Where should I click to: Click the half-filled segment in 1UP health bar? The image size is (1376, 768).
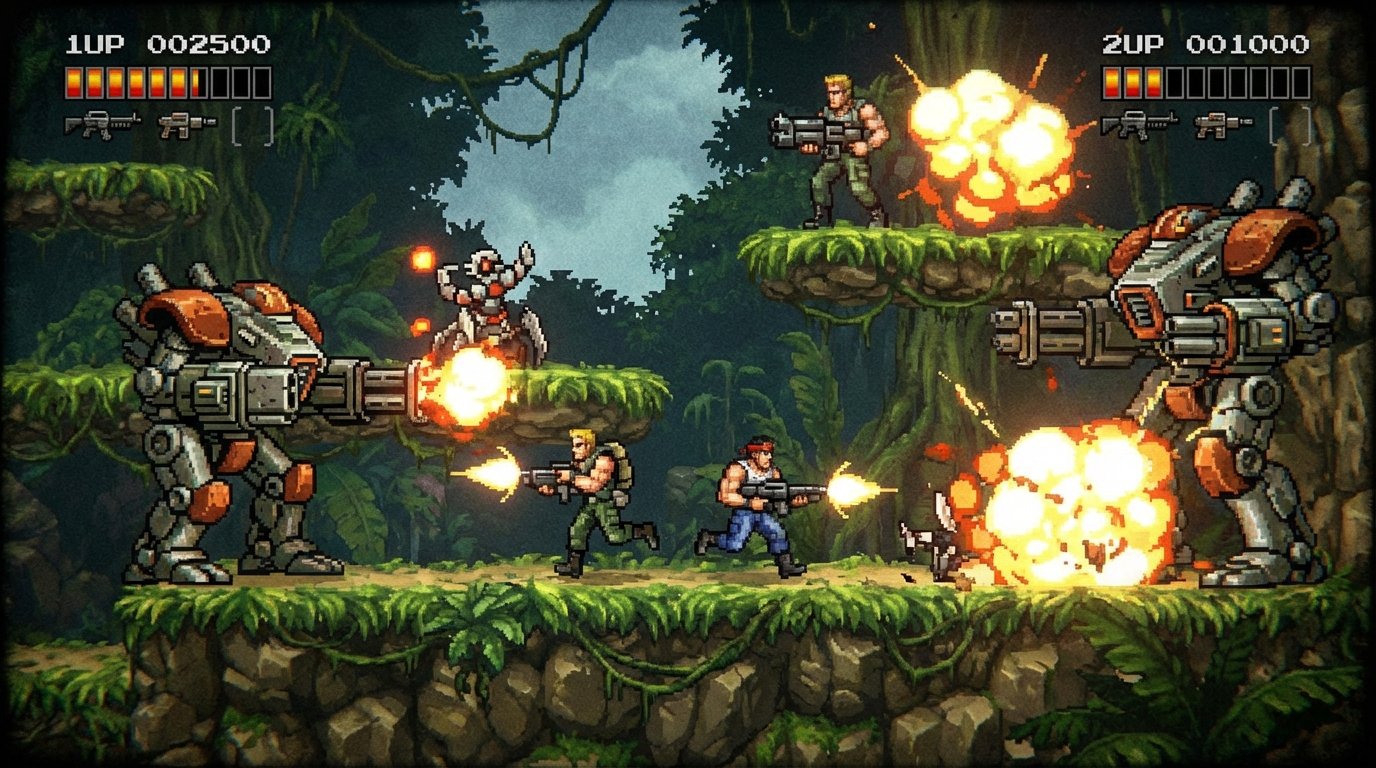pos(196,83)
